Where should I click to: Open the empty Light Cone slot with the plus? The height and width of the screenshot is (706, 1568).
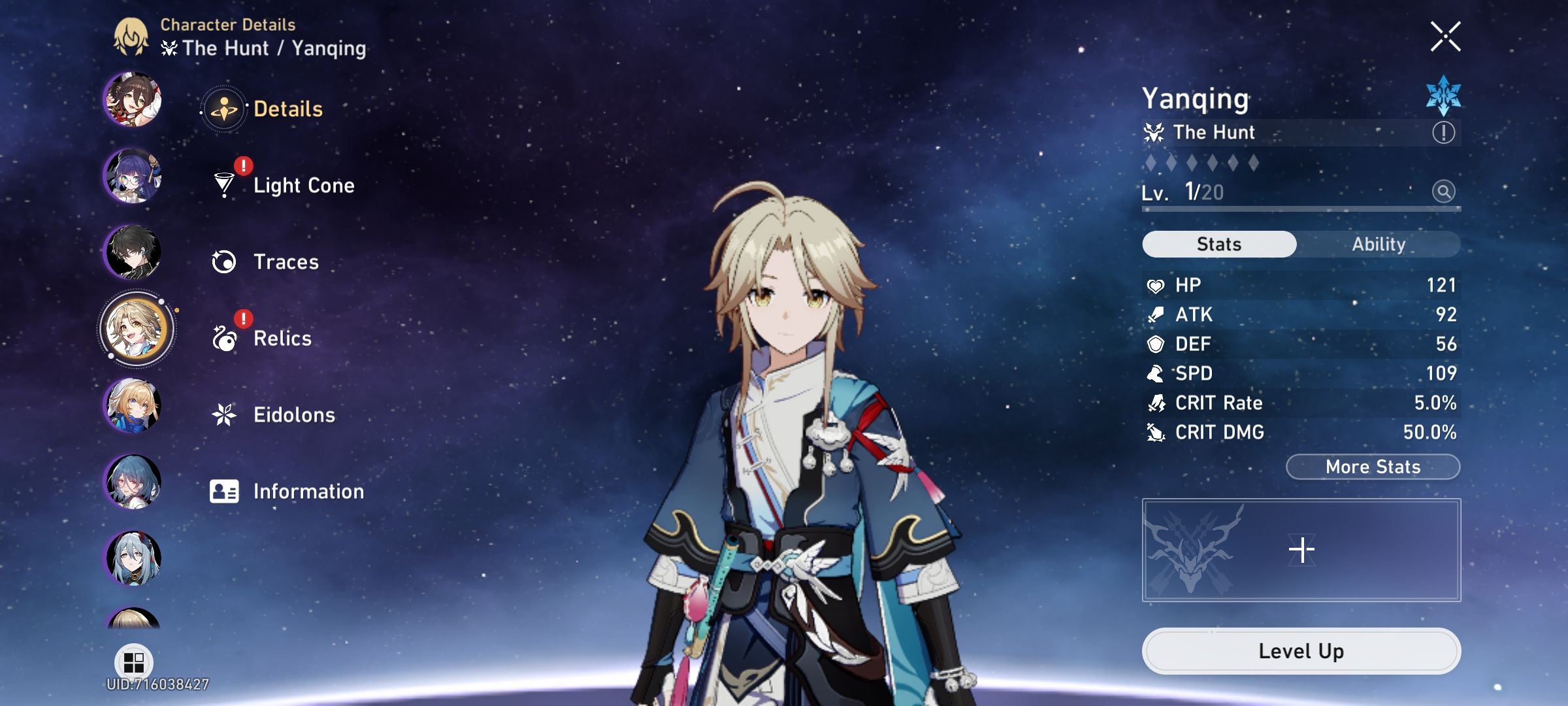(x=1302, y=549)
